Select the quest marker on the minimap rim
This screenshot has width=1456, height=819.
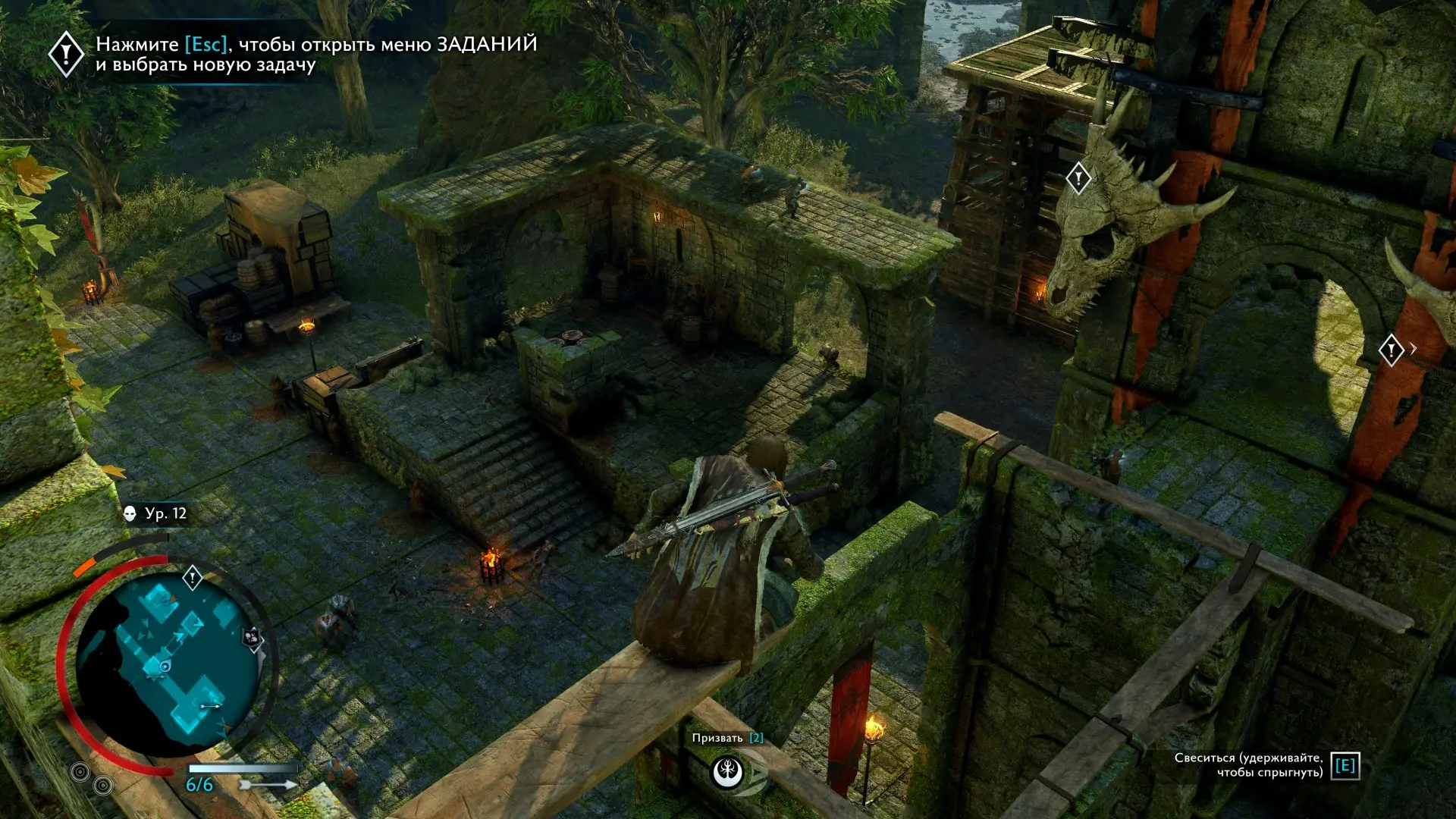193,579
